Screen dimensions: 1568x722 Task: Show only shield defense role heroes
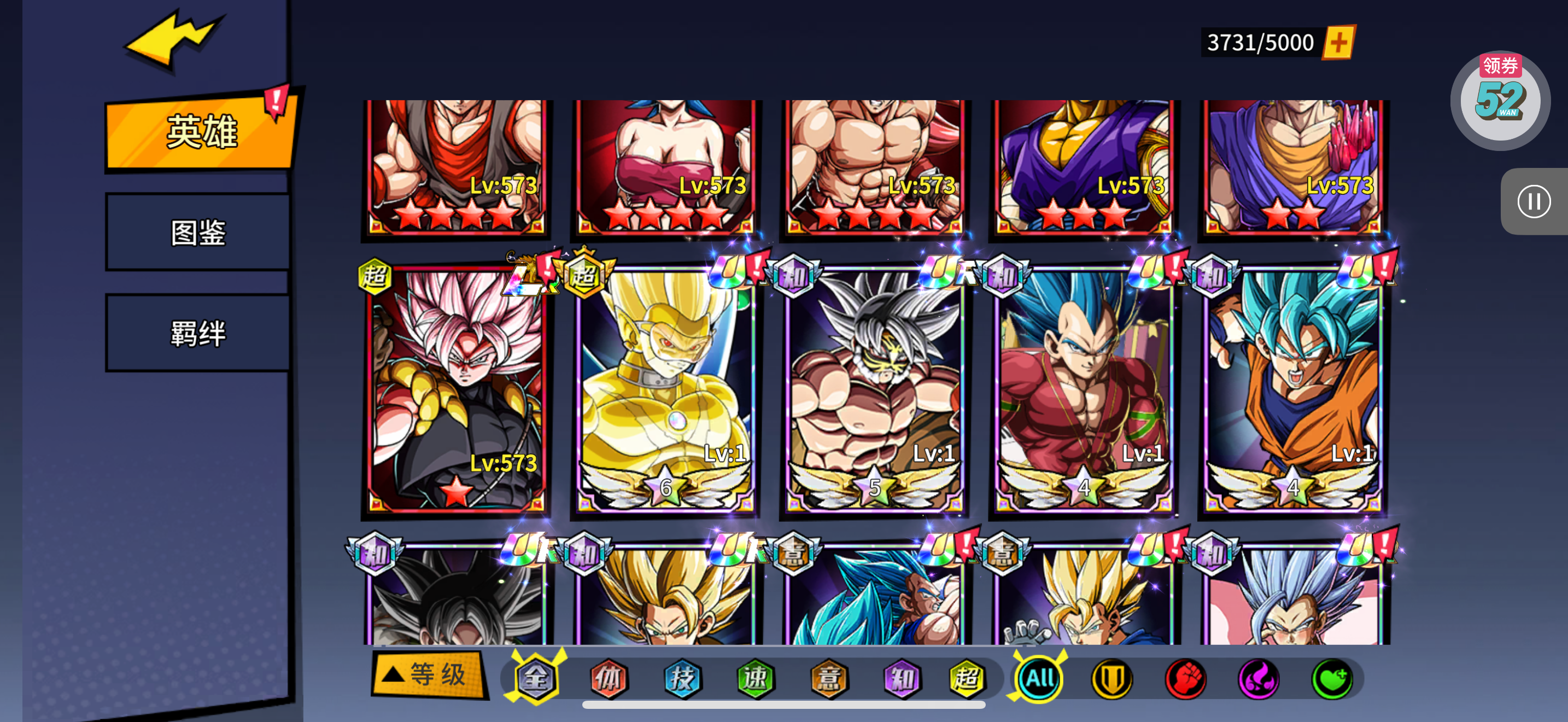click(x=1112, y=678)
